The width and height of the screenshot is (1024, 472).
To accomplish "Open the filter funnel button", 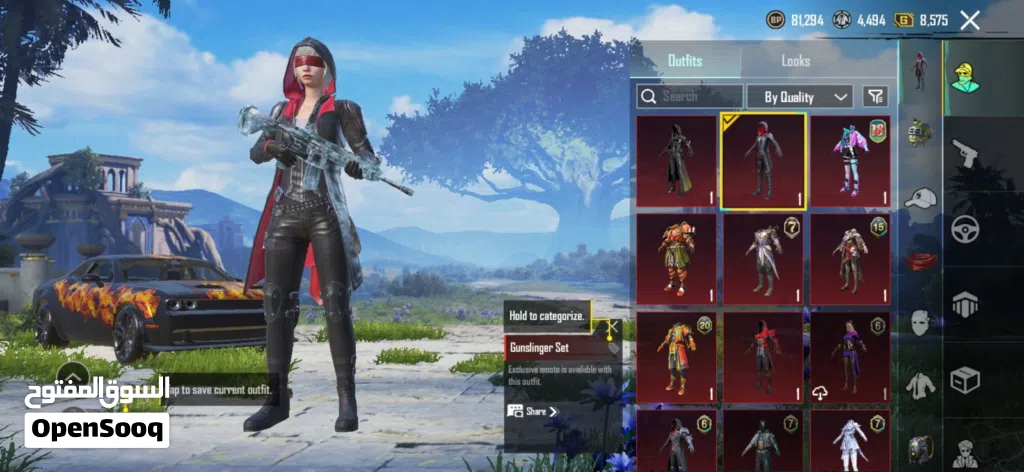I will tap(875, 96).
